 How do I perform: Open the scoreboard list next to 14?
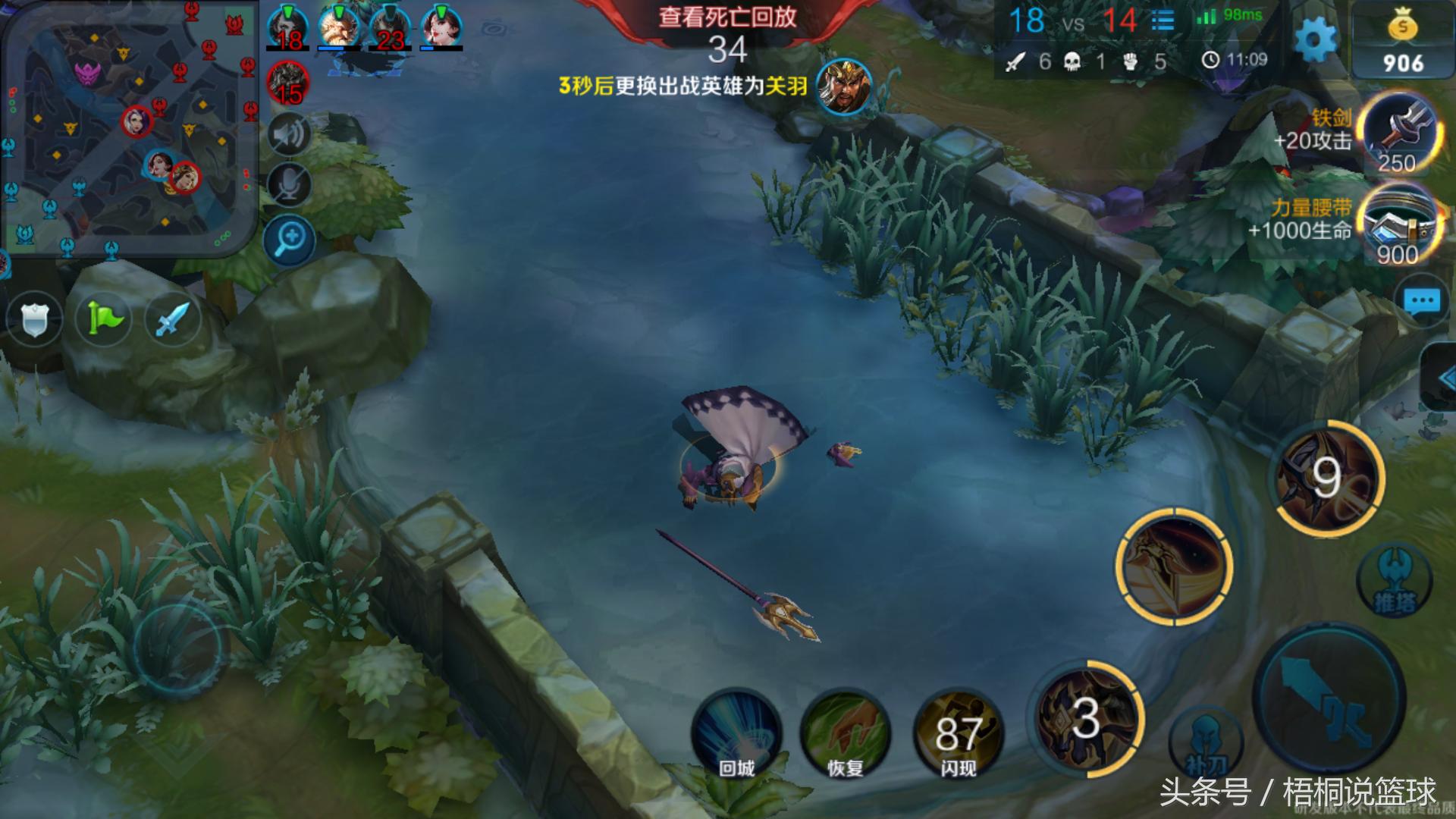1163,19
